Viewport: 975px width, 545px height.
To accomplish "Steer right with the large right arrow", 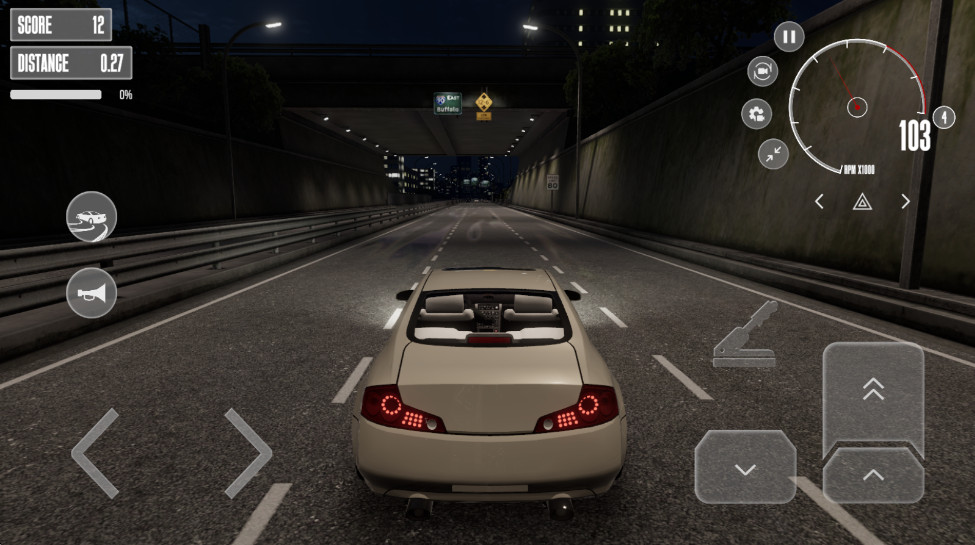I will [247, 453].
